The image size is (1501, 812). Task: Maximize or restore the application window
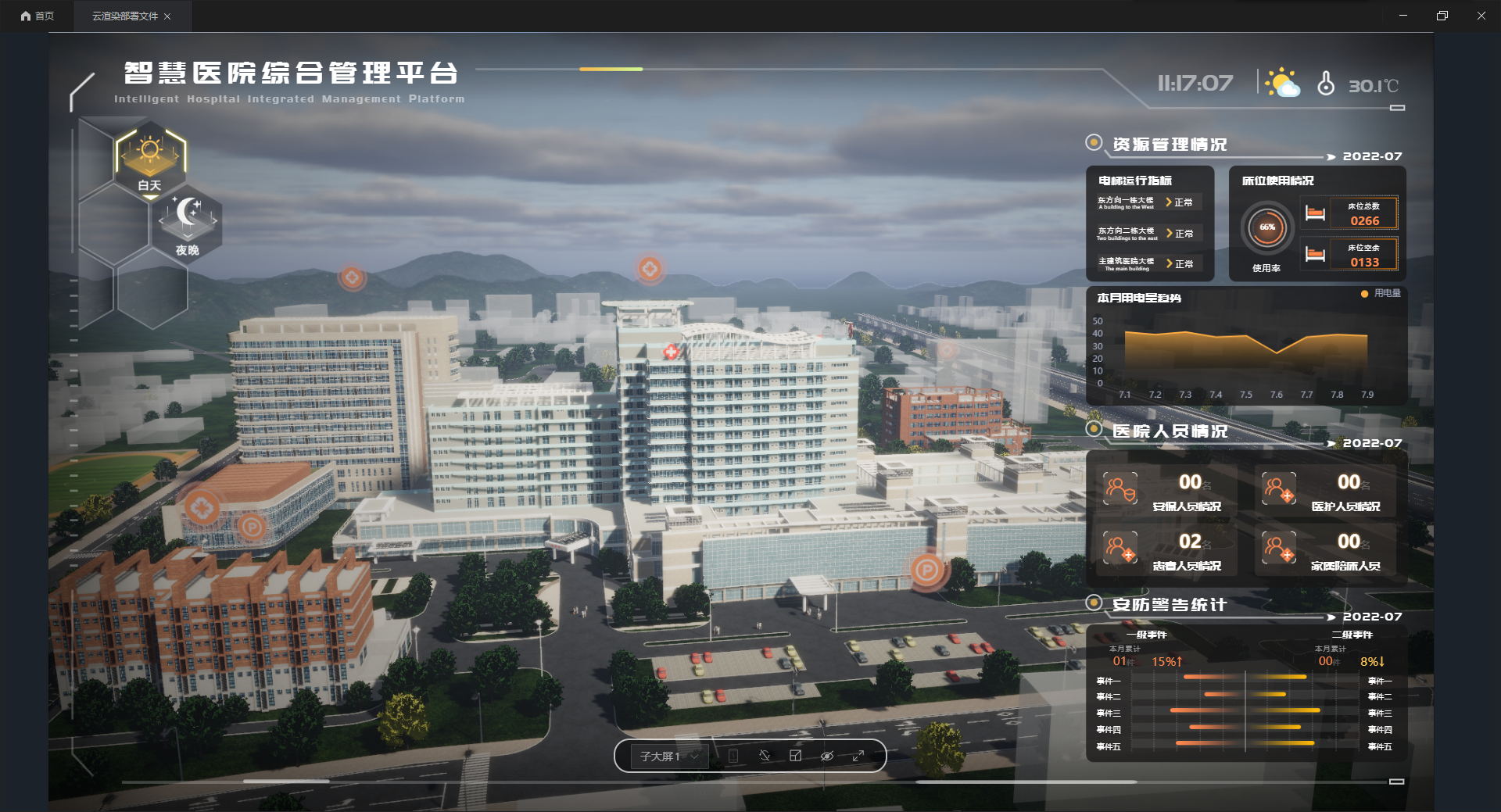pos(1442,16)
